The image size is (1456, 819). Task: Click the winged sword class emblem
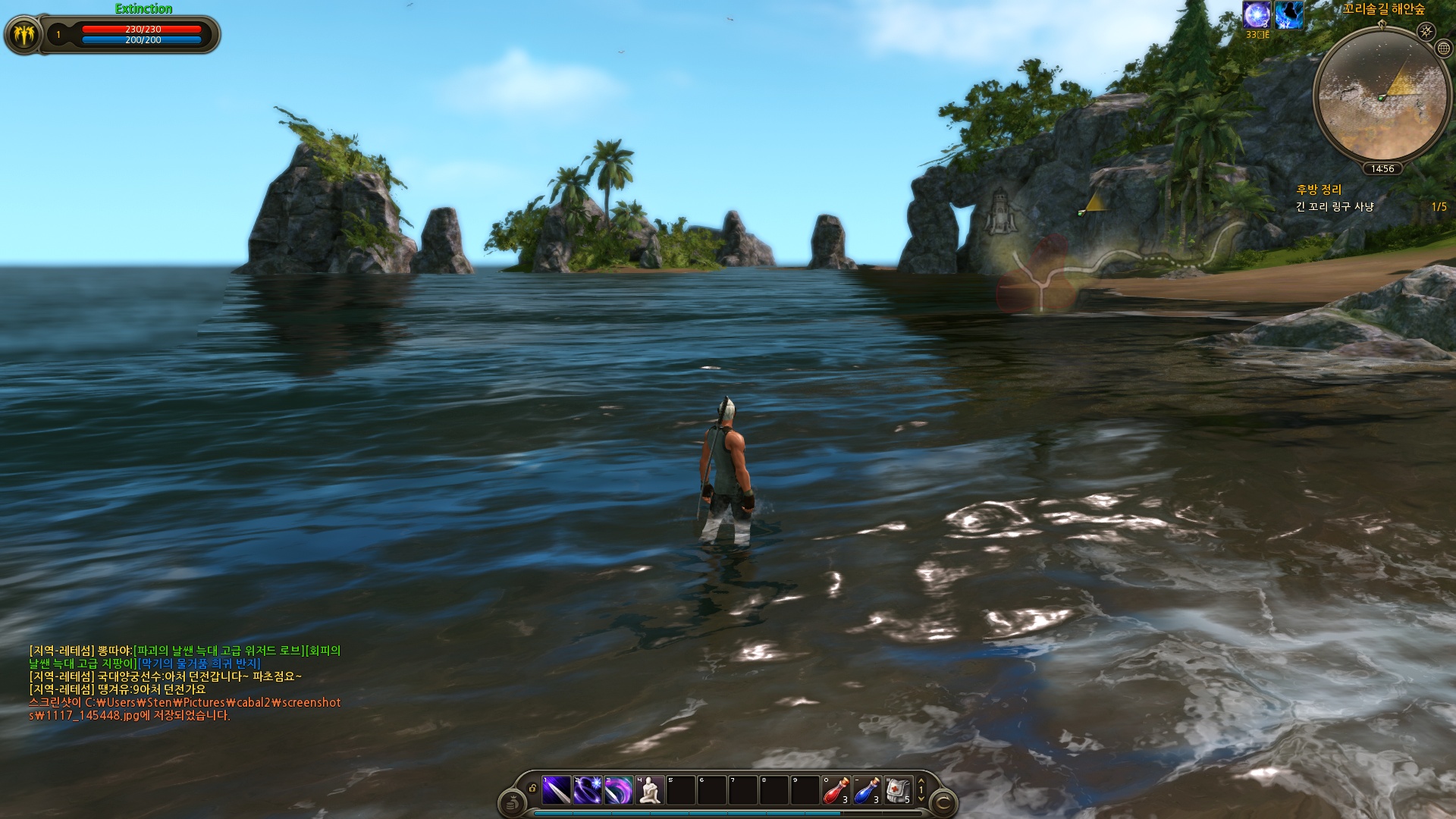click(24, 35)
